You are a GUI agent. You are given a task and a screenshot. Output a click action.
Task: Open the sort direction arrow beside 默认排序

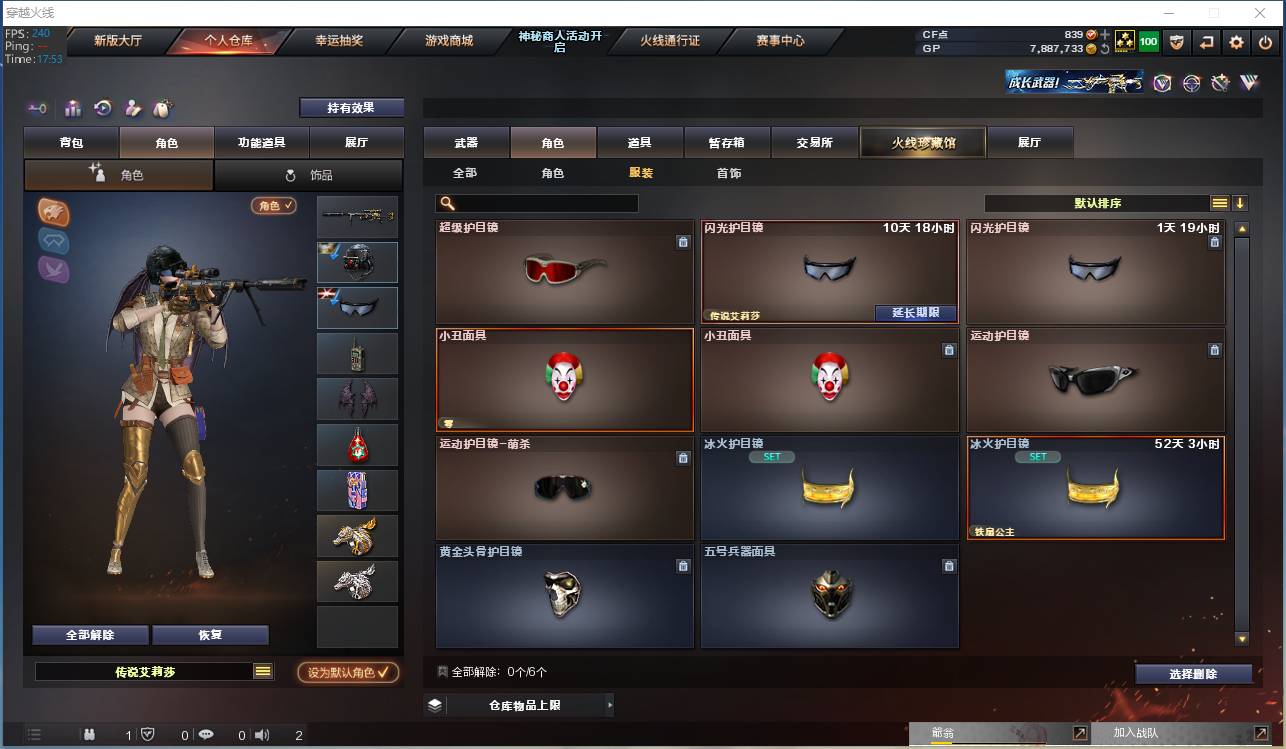click(x=1240, y=202)
